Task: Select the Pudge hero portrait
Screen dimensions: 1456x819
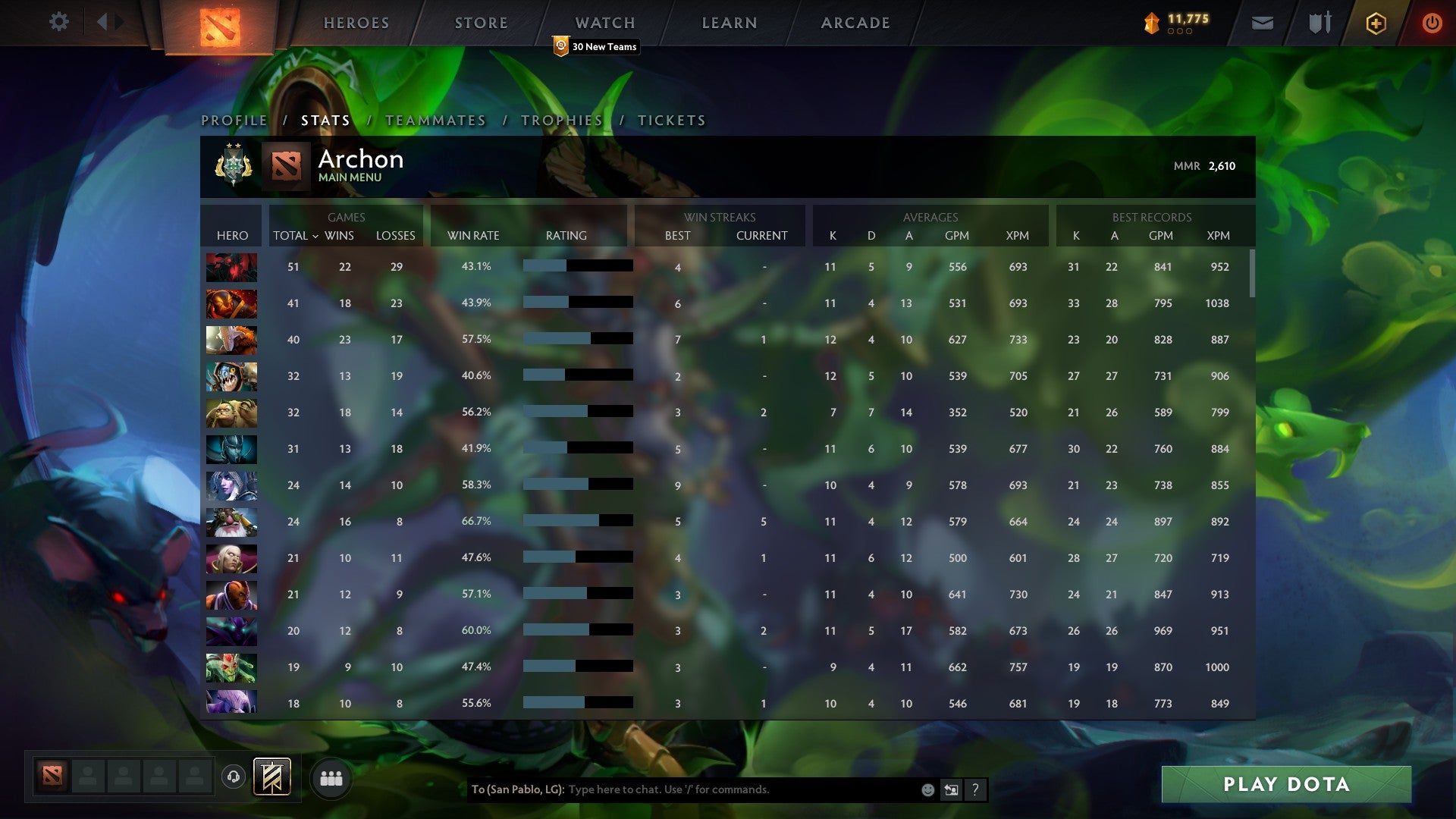Action: point(231,413)
